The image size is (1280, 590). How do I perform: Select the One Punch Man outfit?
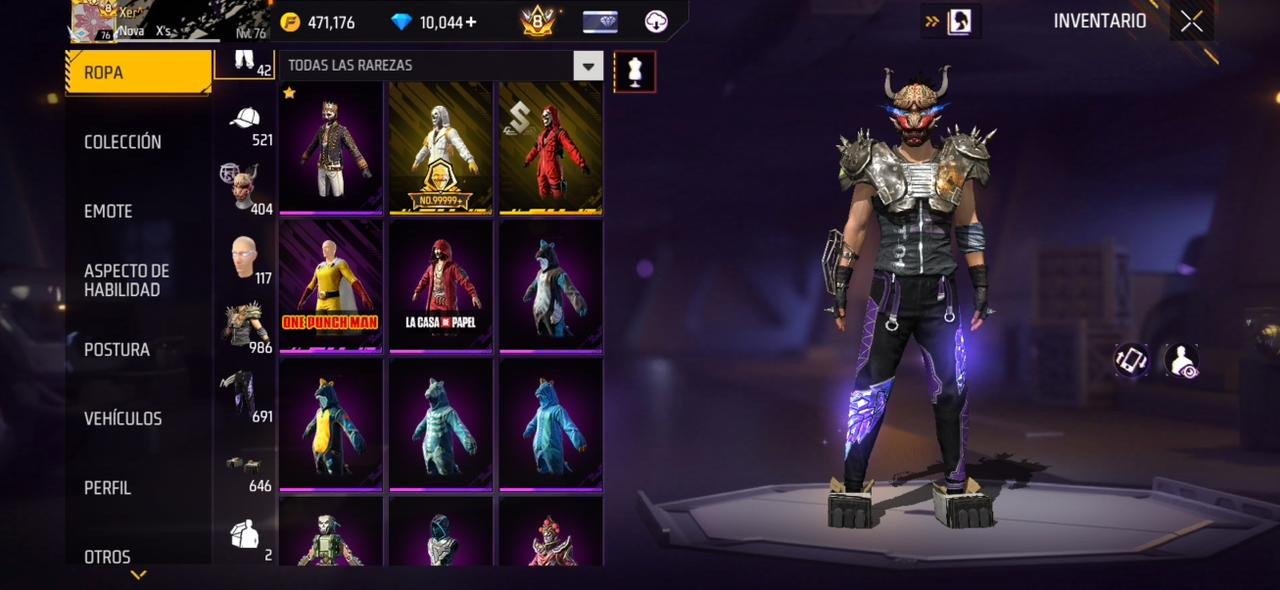tap(330, 284)
